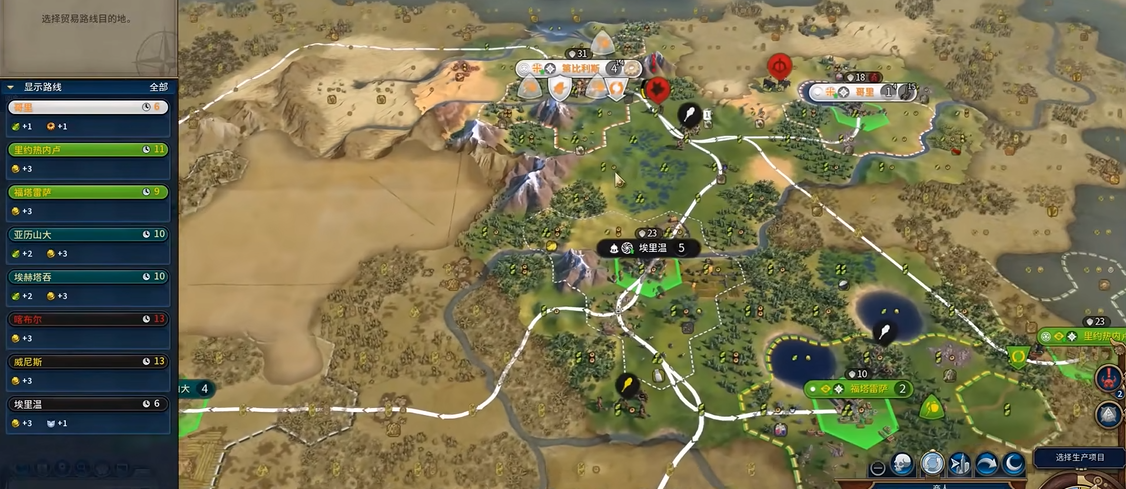The image size is (1126, 489).
Task: Choose the curved arrow skip-turn action
Action: tap(984, 464)
